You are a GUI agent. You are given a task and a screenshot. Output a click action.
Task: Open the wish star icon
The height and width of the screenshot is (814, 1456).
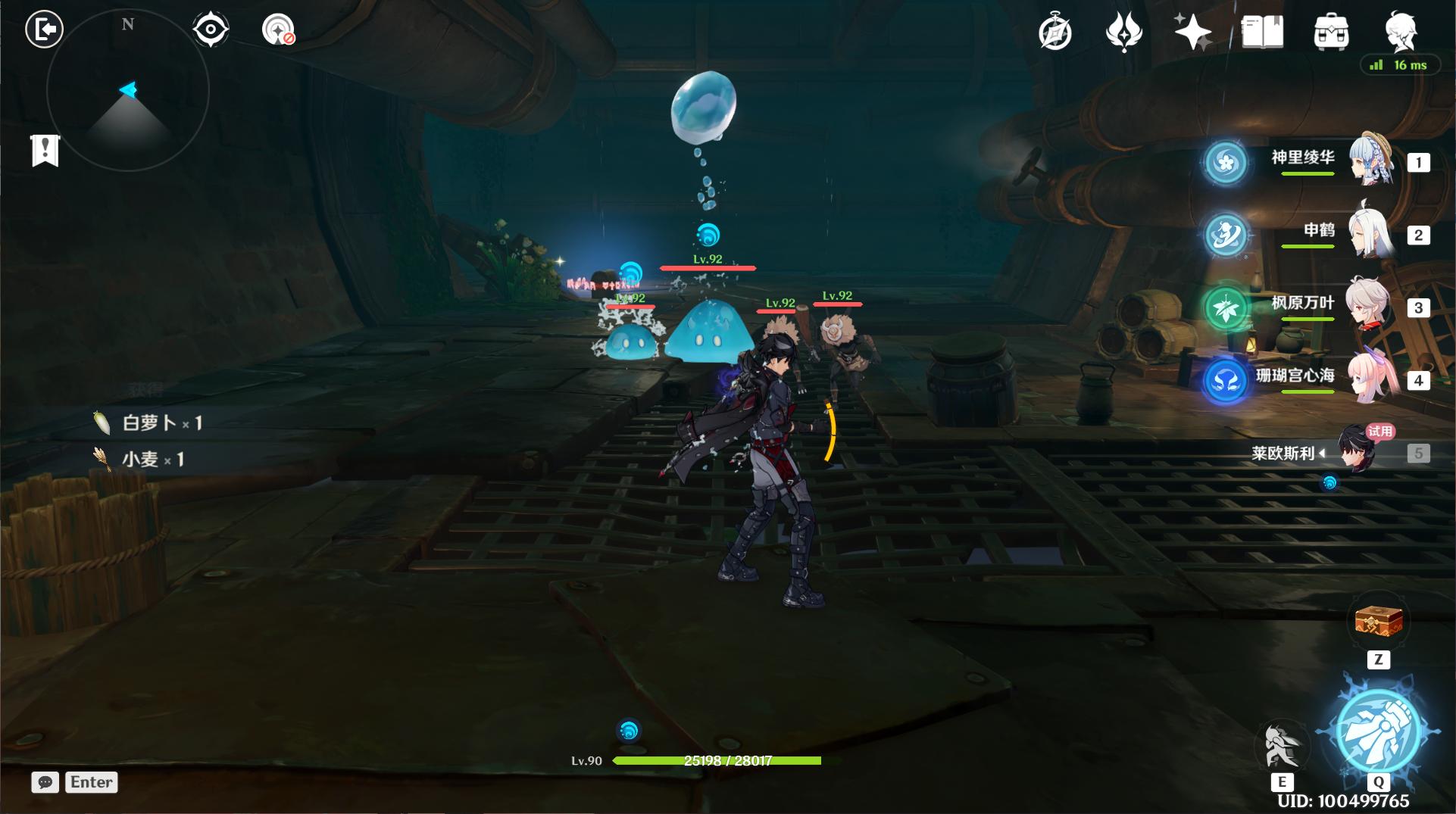point(1192,33)
